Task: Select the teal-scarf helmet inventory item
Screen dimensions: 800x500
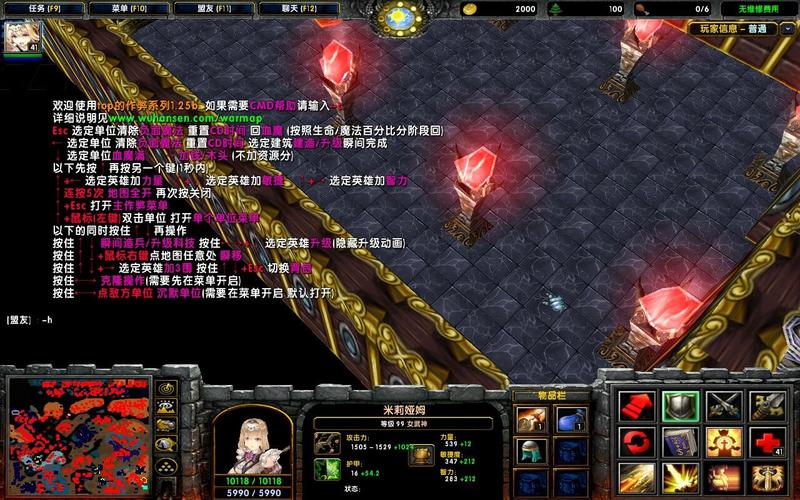Action: (x=529, y=450)
